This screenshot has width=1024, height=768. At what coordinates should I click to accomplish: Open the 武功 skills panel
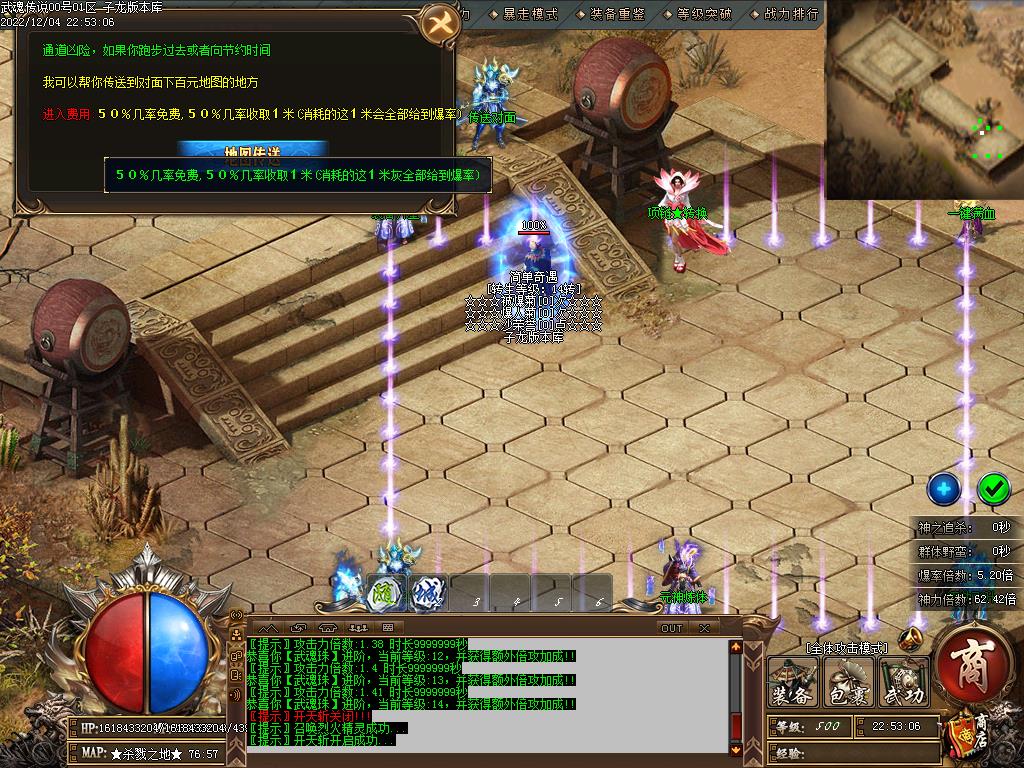[x=903, y=684]
